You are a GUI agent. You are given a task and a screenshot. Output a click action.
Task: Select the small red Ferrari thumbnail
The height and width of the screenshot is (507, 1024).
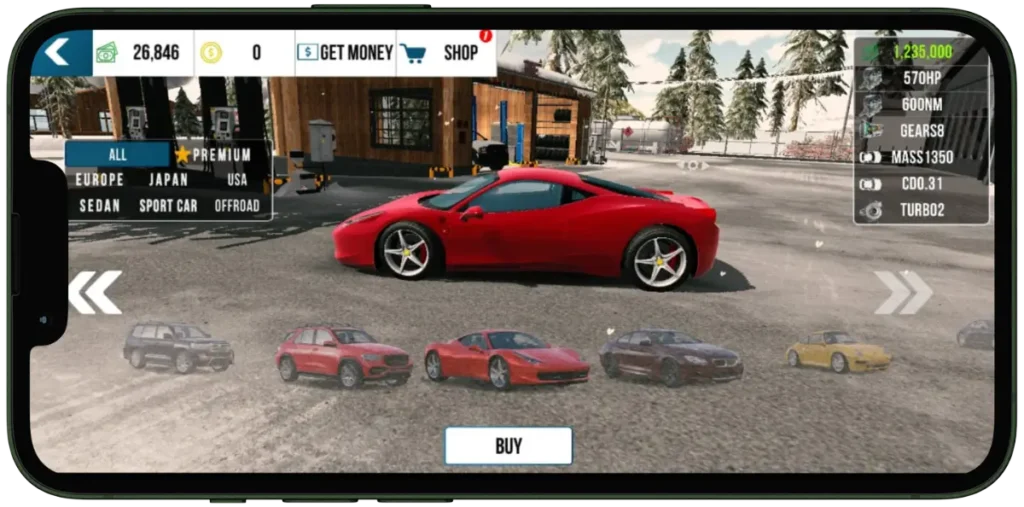tap(506, 358)
